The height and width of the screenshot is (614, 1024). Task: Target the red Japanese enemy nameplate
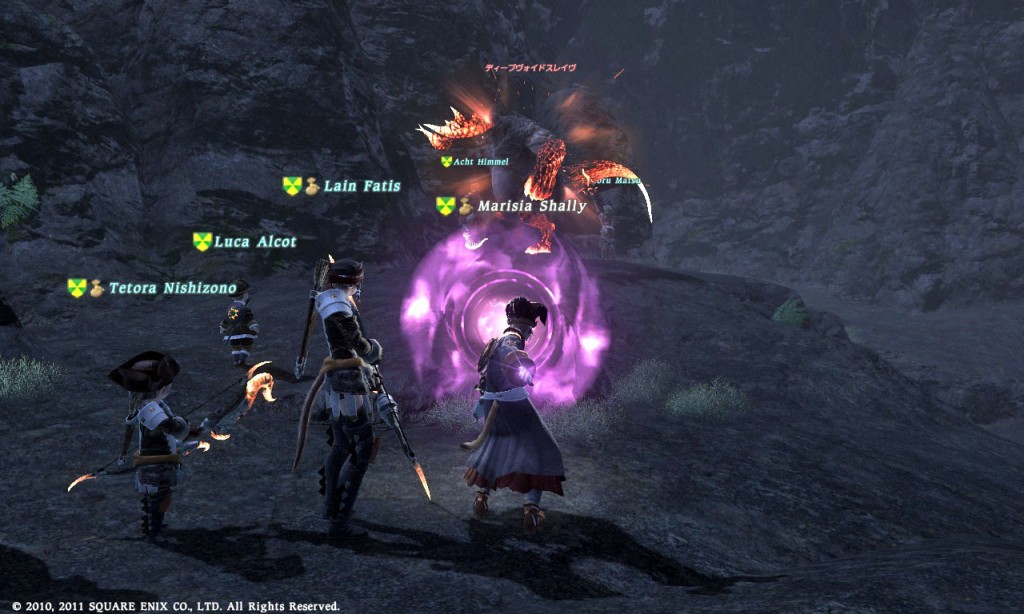point(530,68)
